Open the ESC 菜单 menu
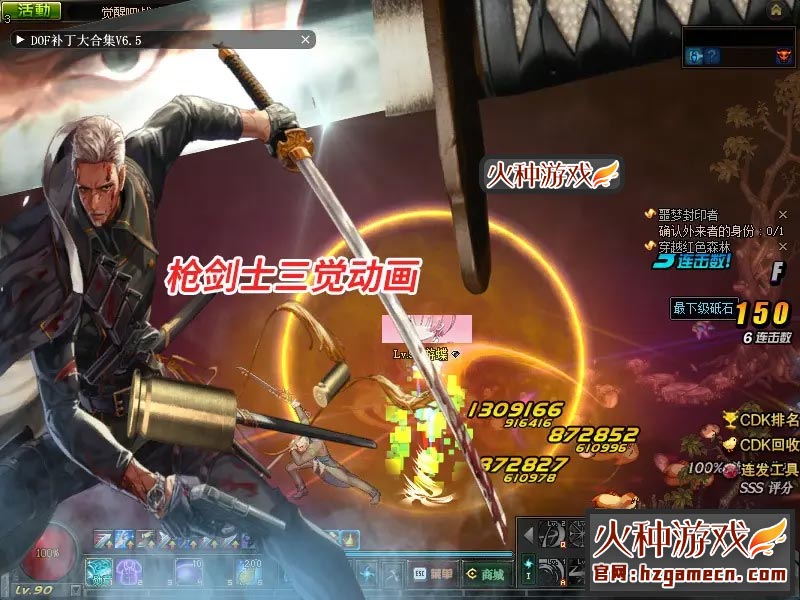Screen dimensions: 800x600 [432, 574]
